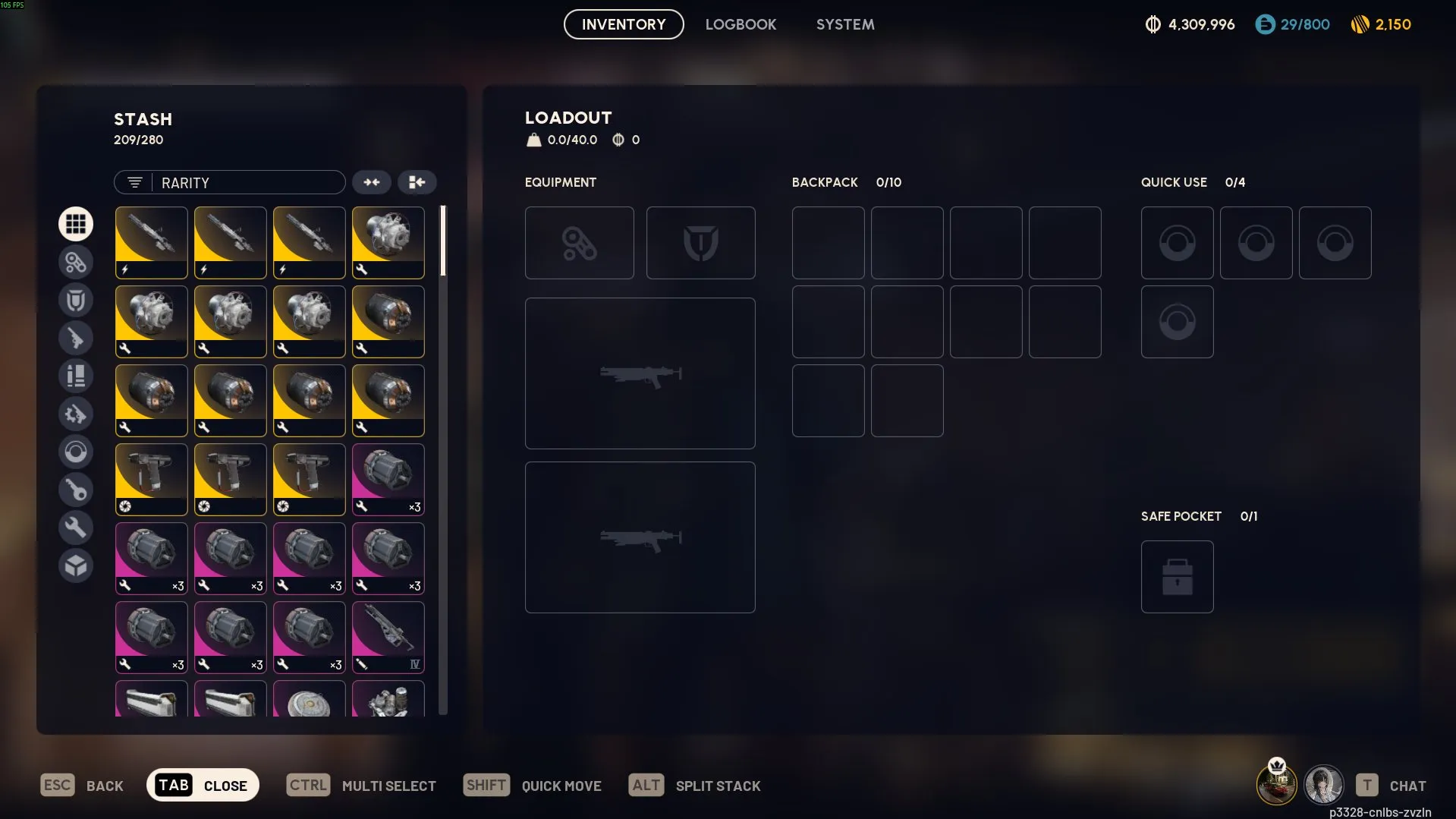Filter stash by the key category icon
Screen dimensions: 1456x819
[76, 490]
